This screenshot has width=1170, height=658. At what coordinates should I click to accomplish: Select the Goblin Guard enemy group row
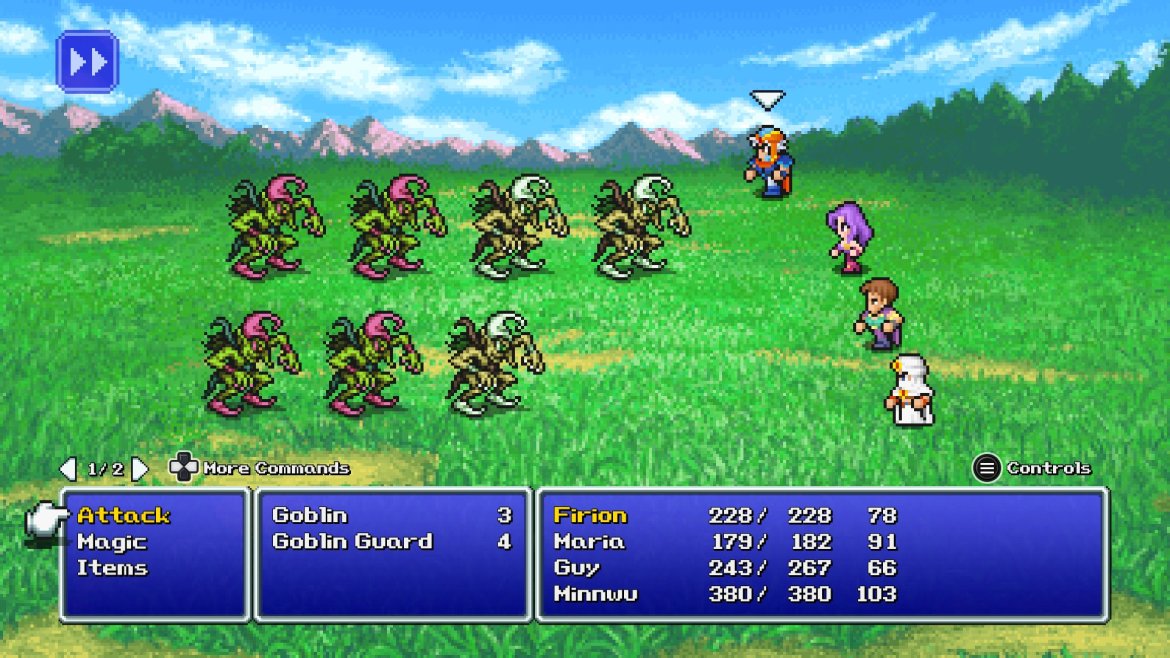pyautogui.click(x=391, y=542)
